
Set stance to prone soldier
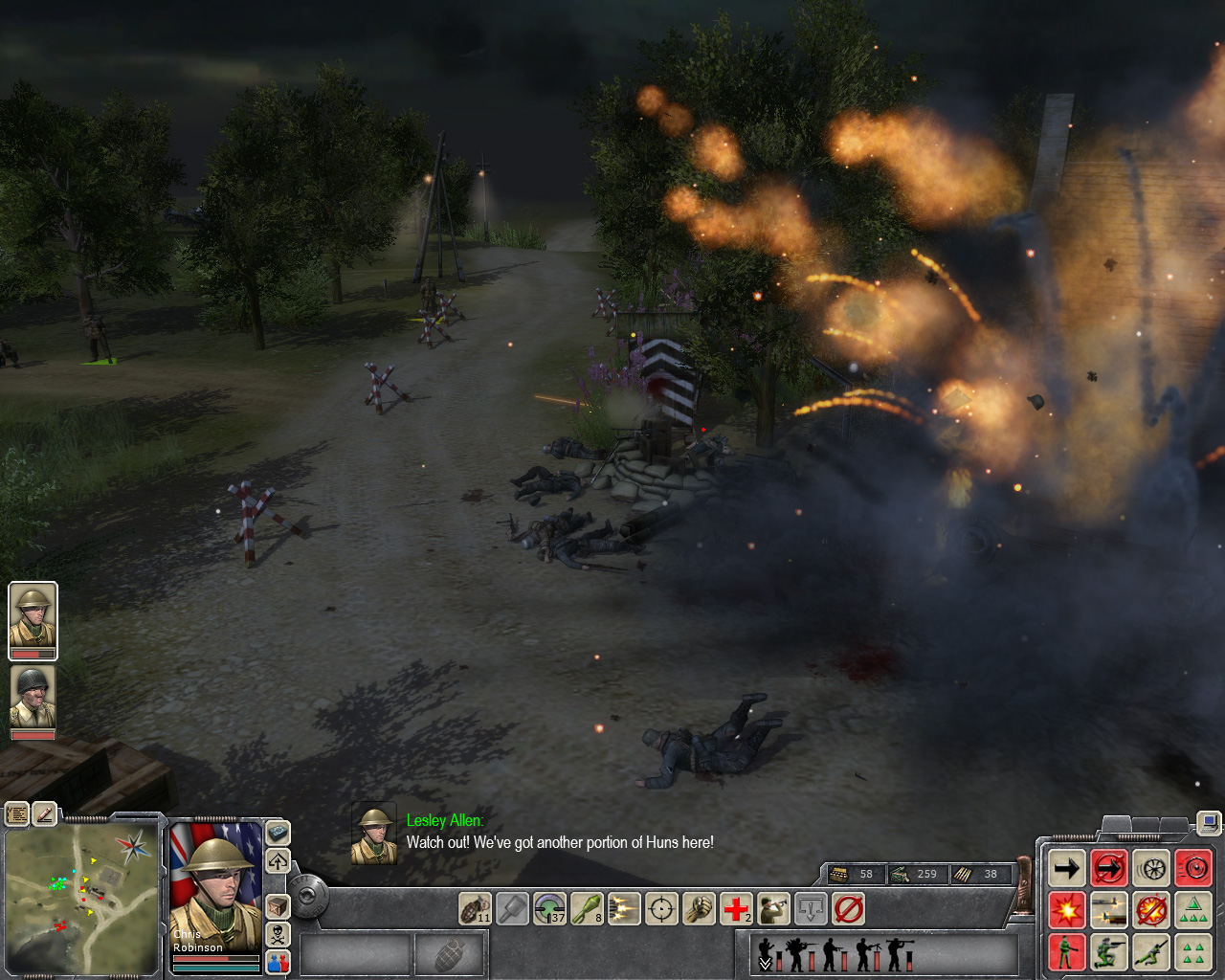tap(1151, 952)
